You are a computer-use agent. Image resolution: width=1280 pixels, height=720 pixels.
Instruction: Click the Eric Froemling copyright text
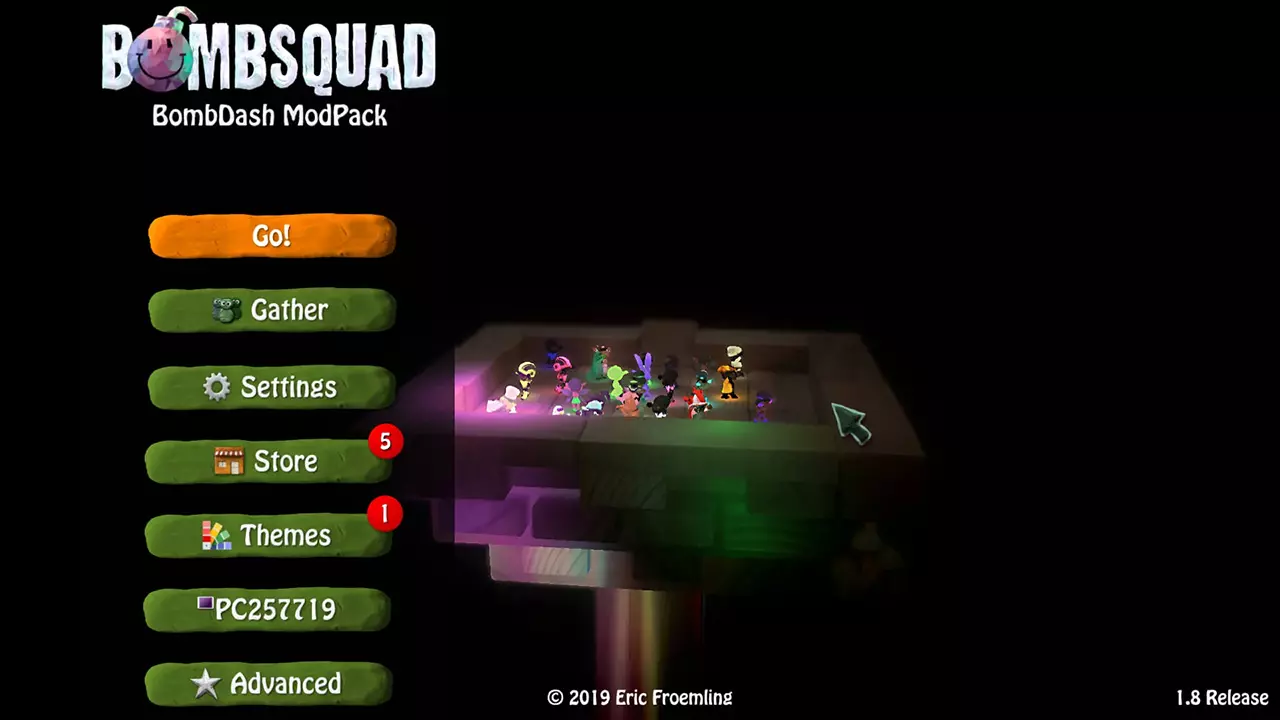[639, 699]
